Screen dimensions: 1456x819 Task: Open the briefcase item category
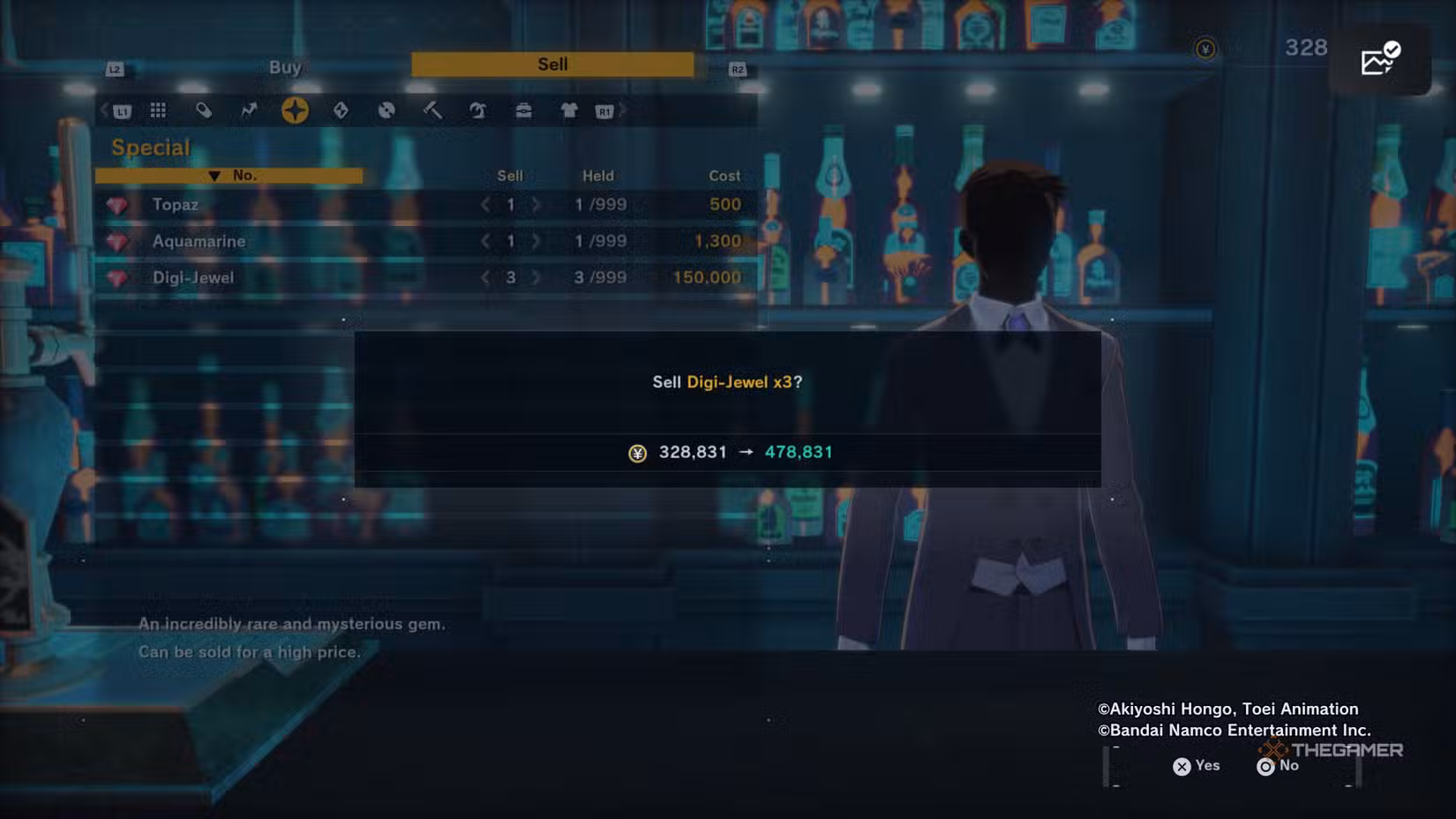[523, 110]
